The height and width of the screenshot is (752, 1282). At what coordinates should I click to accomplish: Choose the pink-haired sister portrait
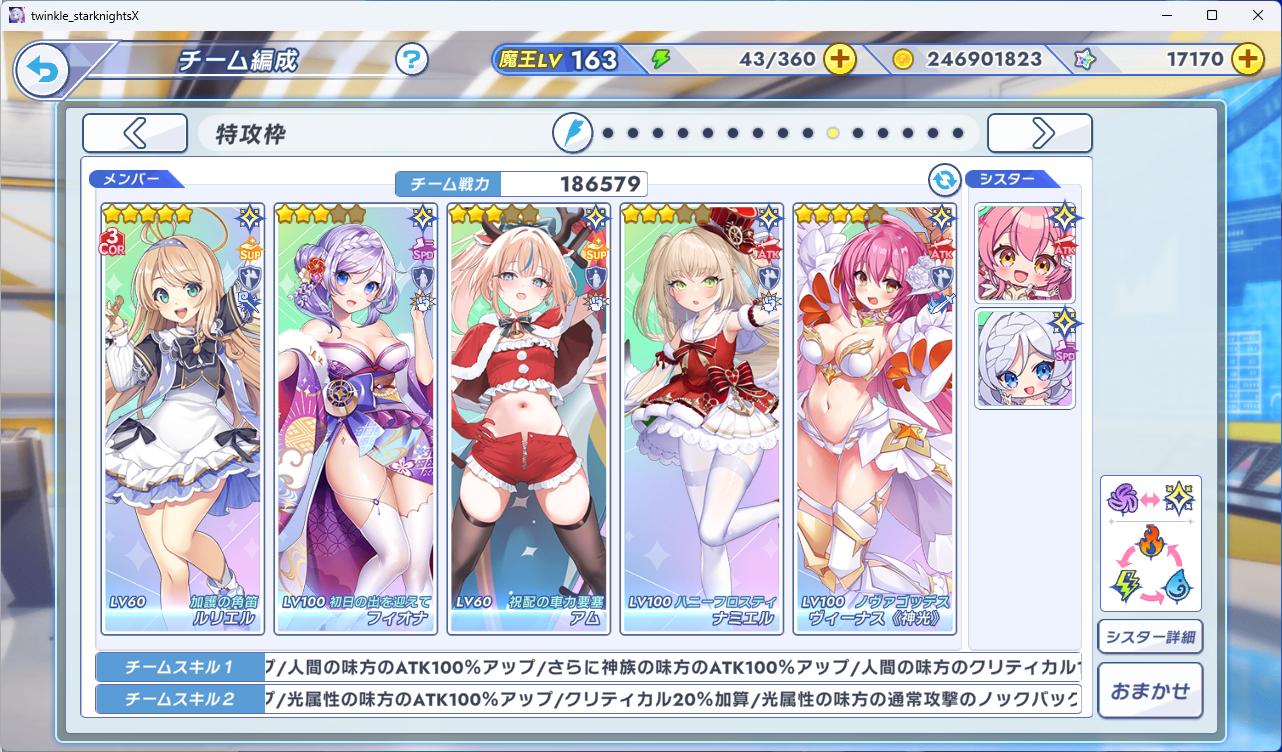coord(1025,253)
